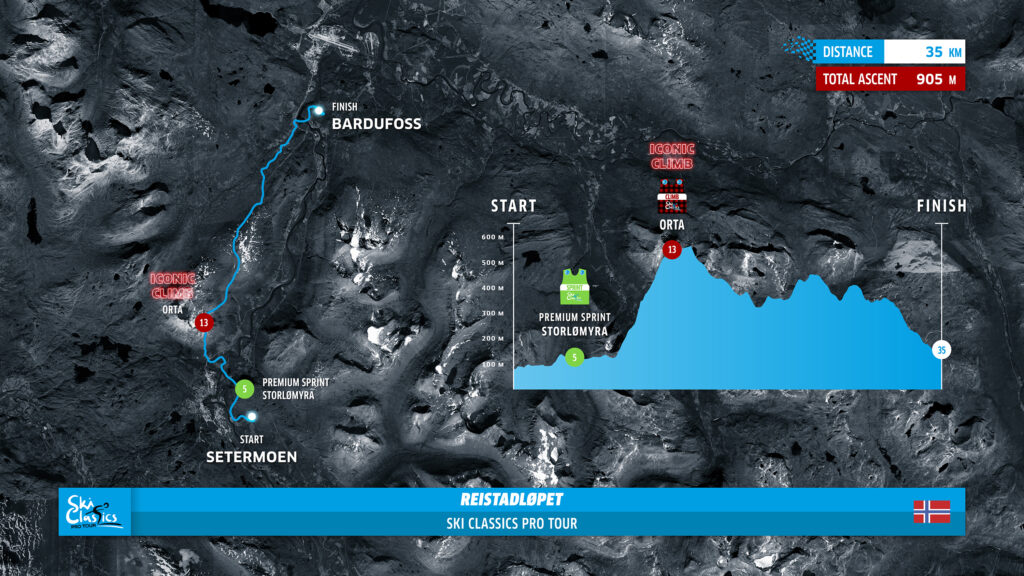
Task: Click the Norwegian flag icon
Action: pyautogui.click(x=930, y=512)
